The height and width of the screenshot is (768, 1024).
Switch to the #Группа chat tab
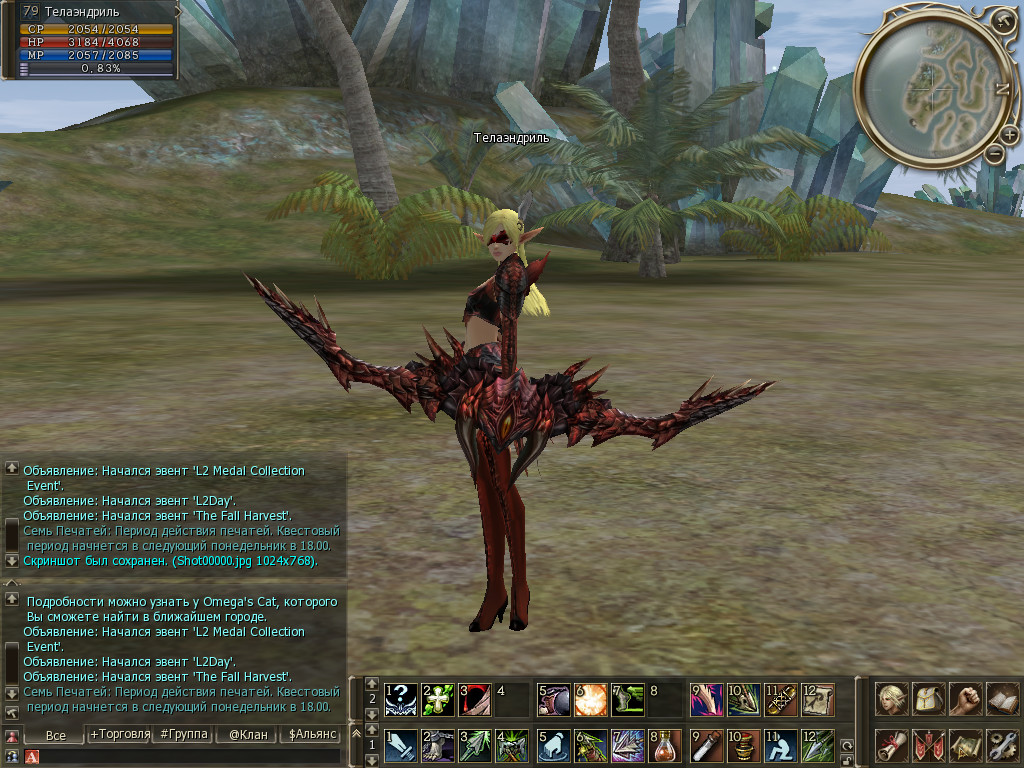tap(183, 735)
